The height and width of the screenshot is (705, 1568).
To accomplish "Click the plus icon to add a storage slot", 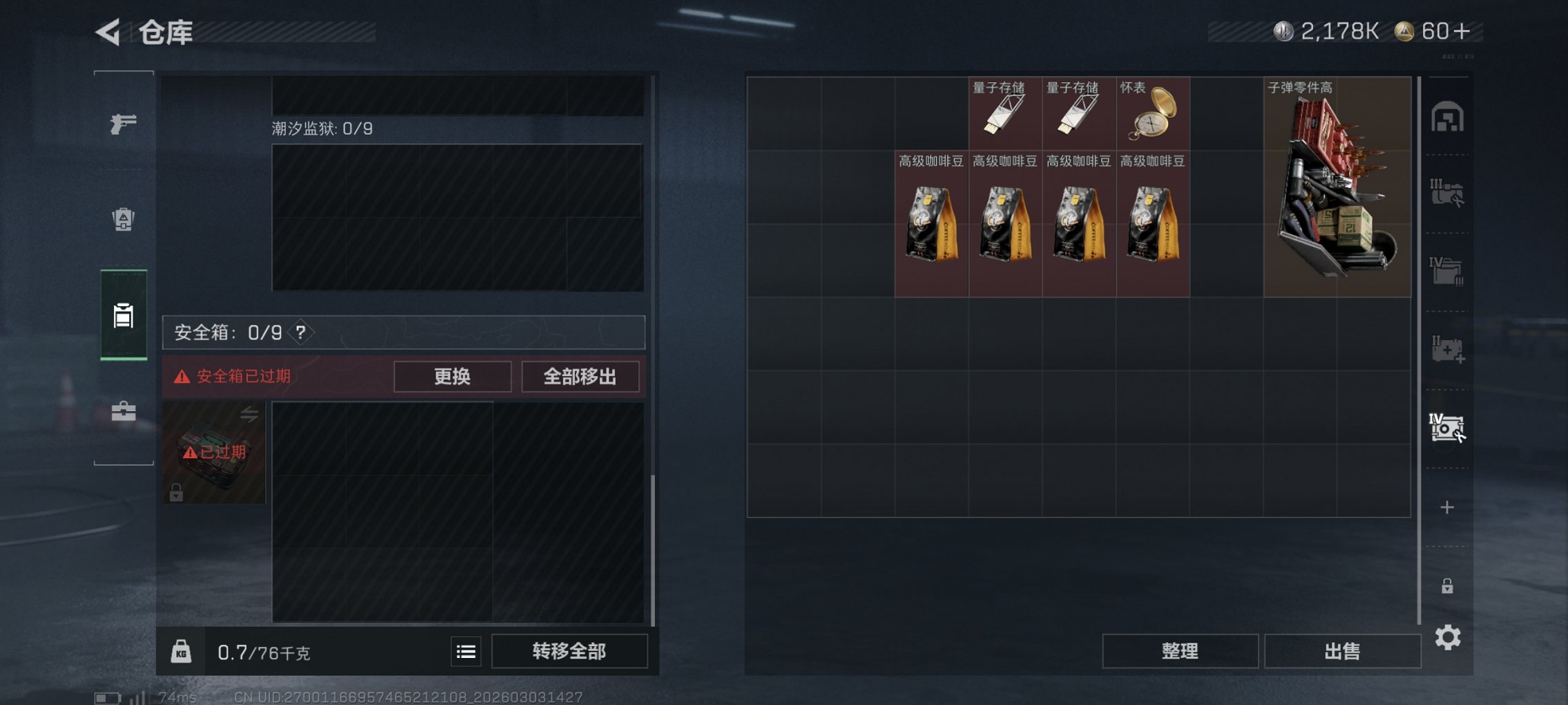I will point(1446,506).
